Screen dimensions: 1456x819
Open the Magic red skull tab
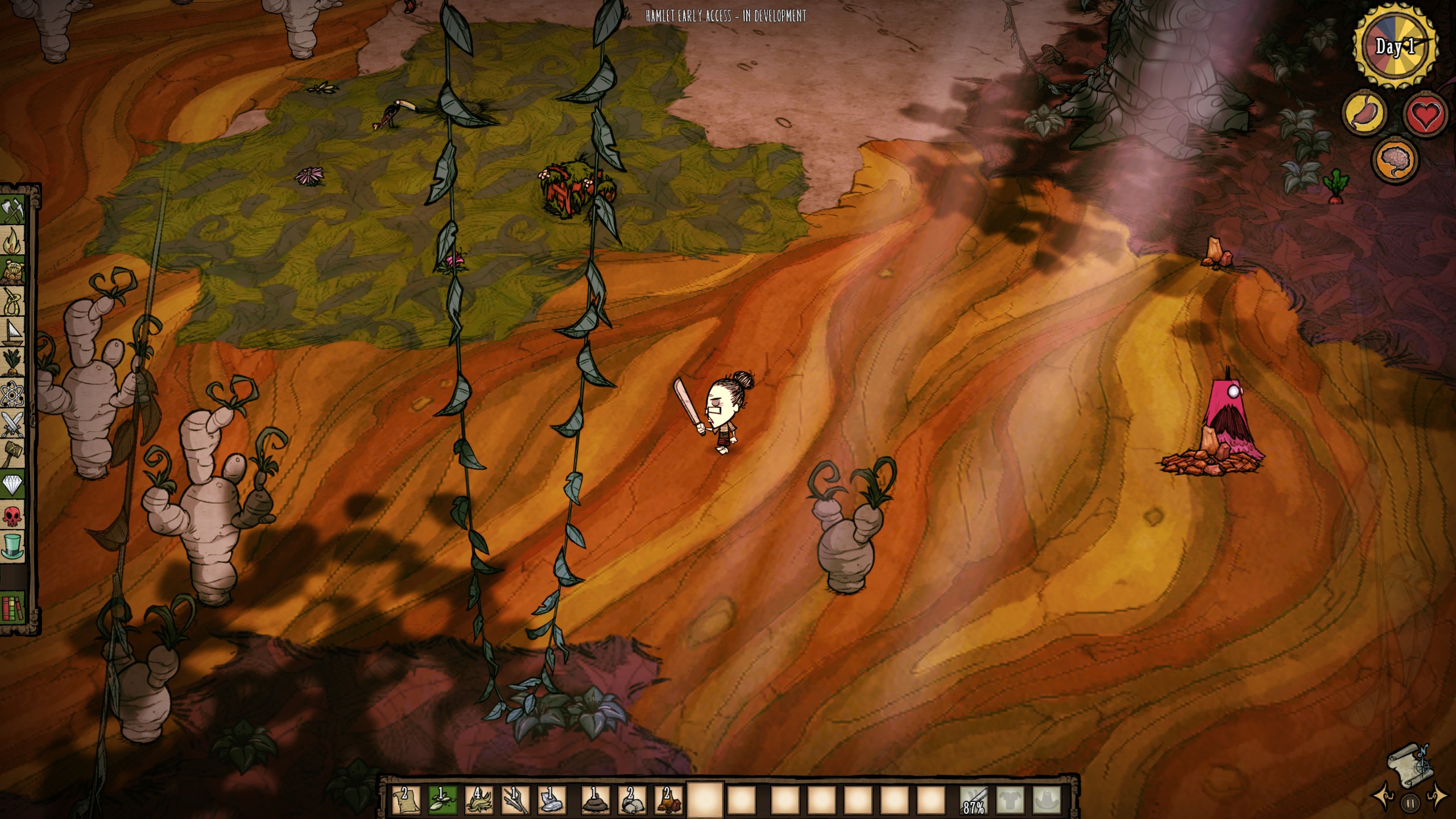(x=14, y=515)
